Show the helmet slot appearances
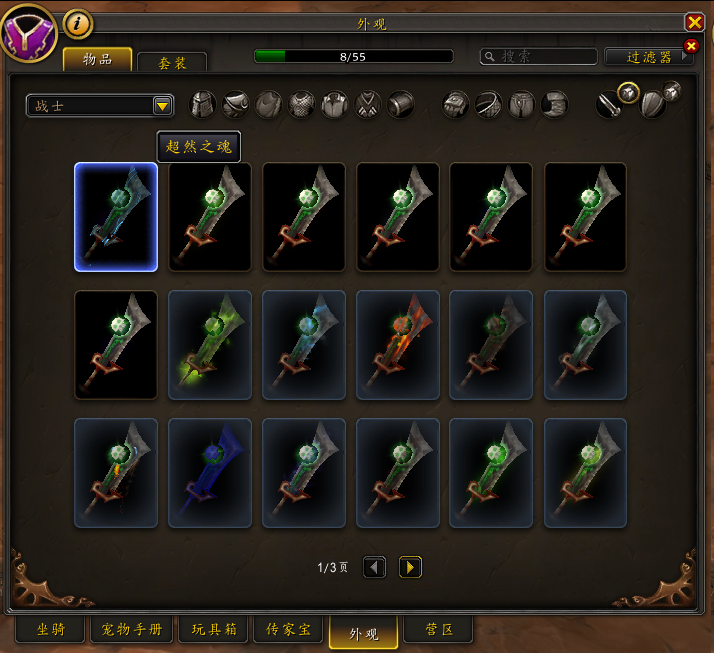This screenshot has height=653, width=714. 203,104
